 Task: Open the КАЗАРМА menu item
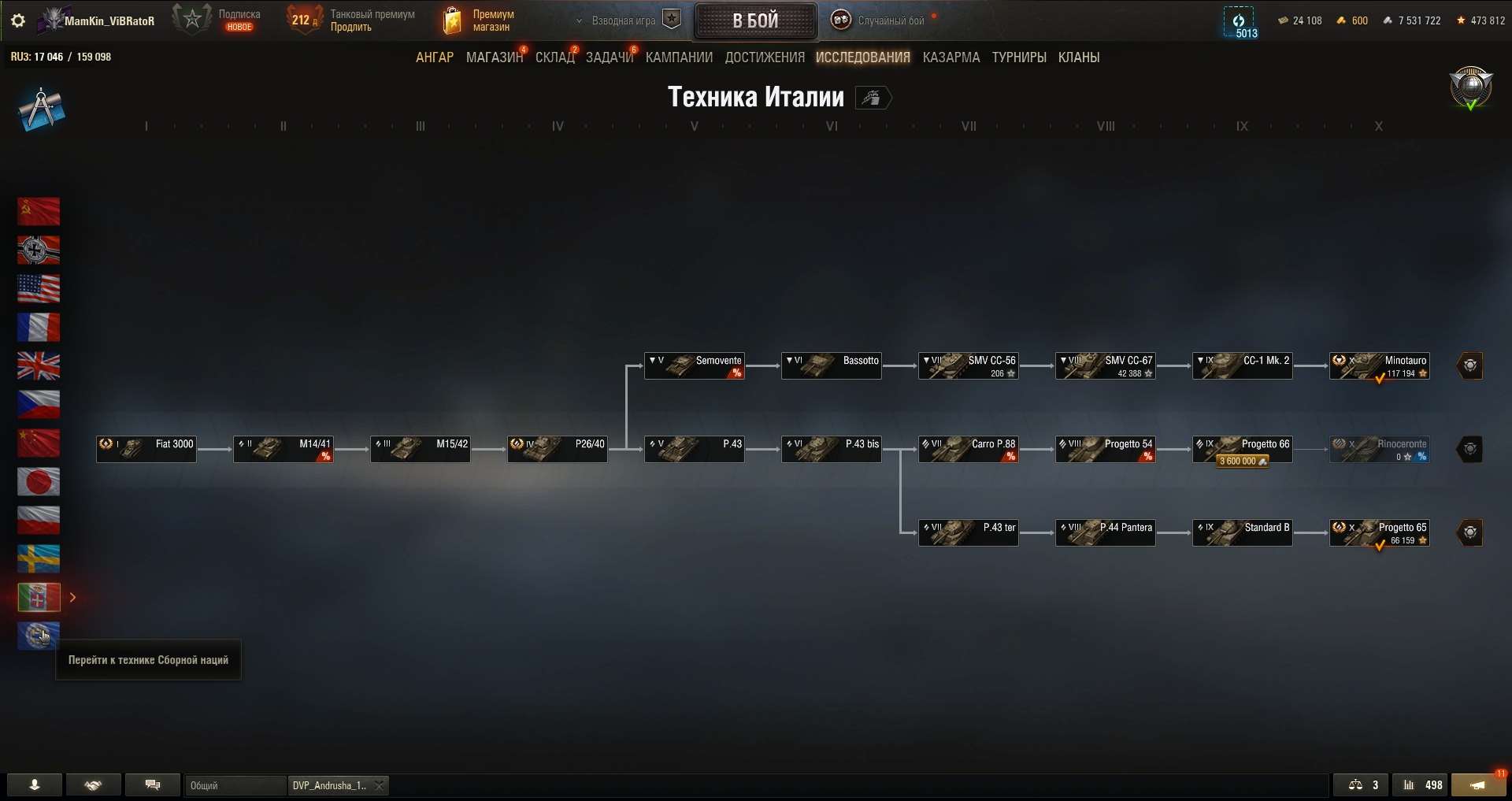coord(951,57)
